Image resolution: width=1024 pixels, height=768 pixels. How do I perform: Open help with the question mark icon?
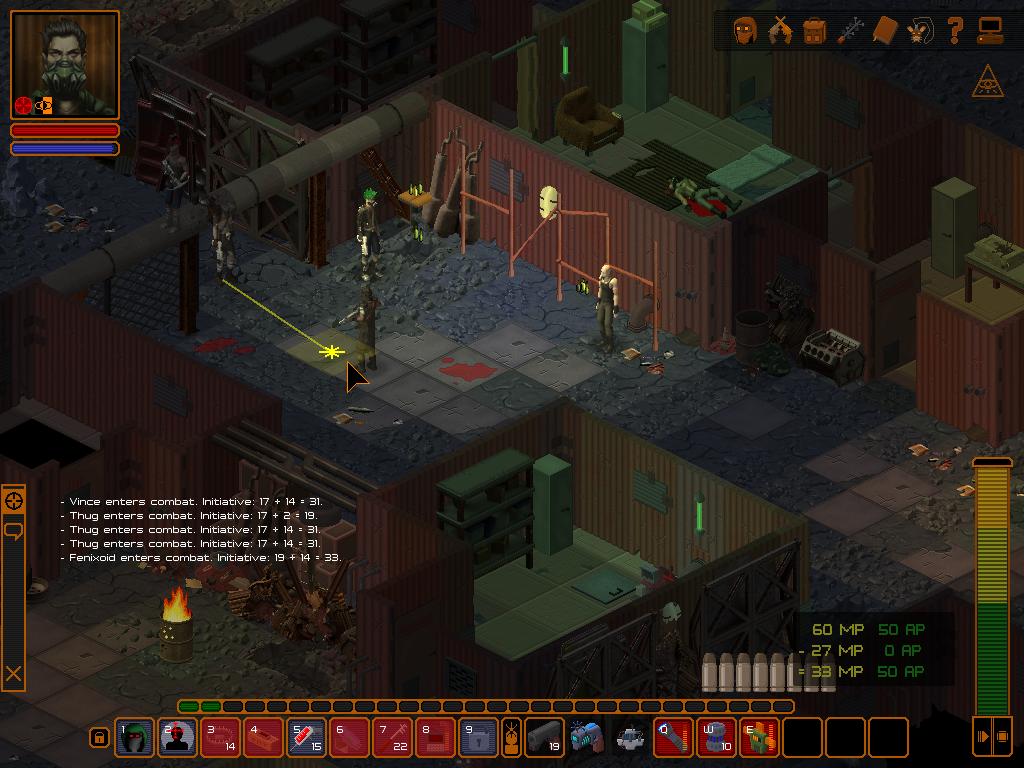click(x=954, y=31)
